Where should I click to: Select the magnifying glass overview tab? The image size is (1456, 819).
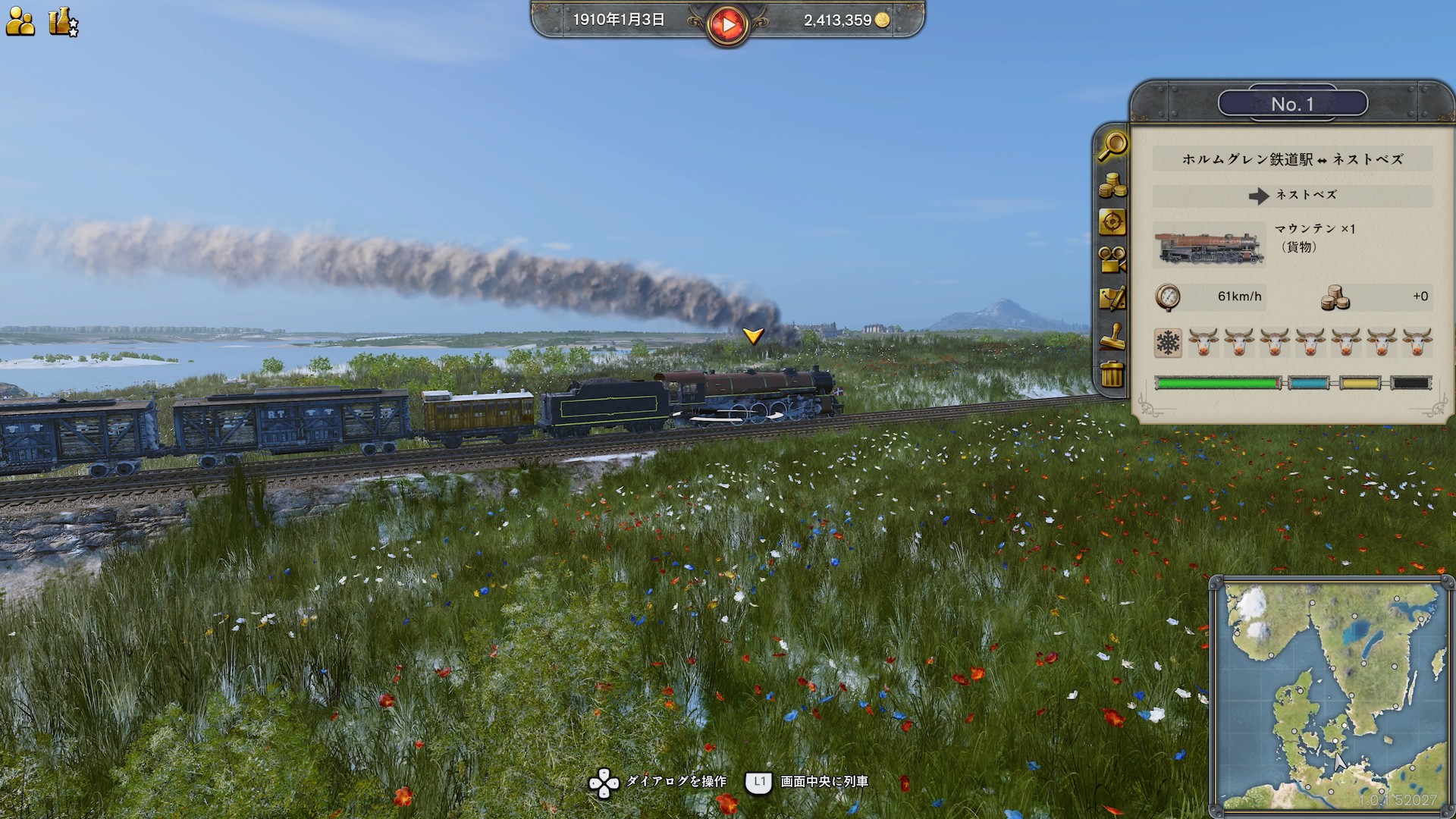[1112, 146]
